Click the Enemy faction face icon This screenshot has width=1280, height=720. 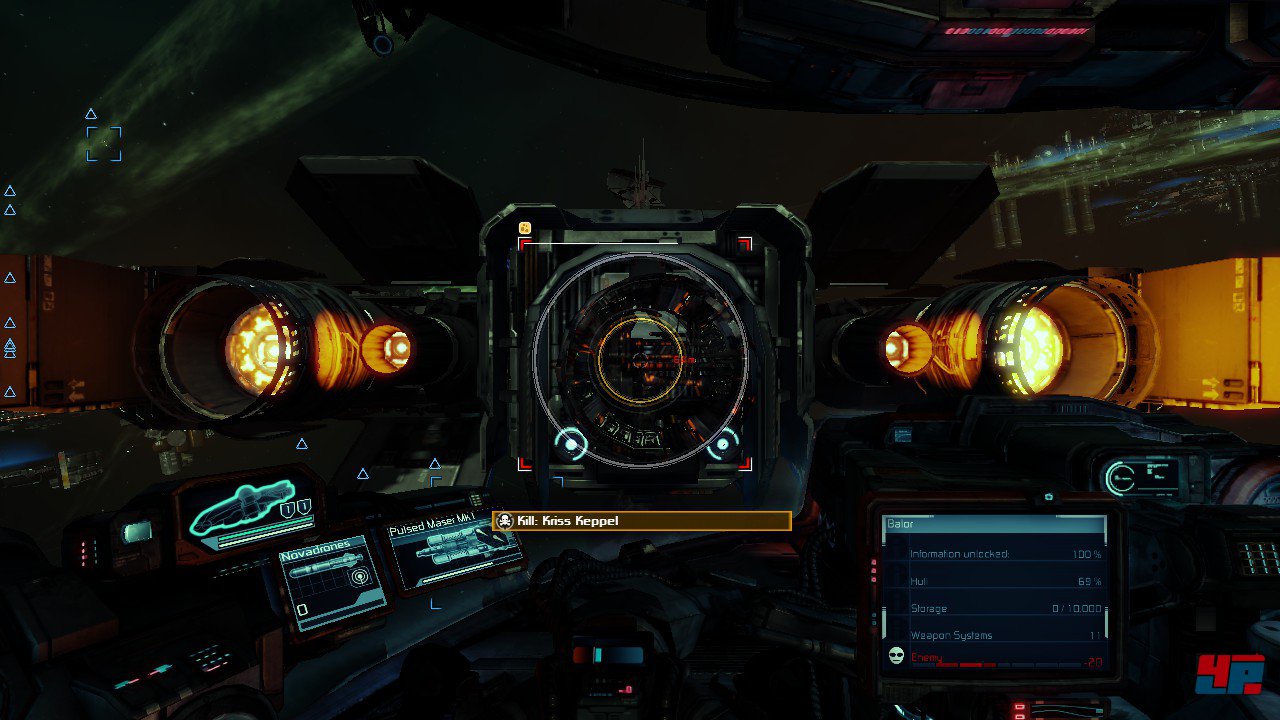tap(896, 656)
